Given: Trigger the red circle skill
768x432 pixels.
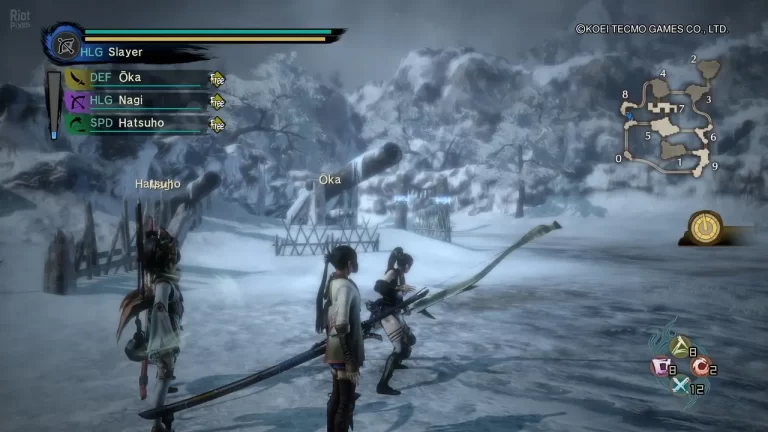Looking at the screenshot, I should (x=701, y=369).
